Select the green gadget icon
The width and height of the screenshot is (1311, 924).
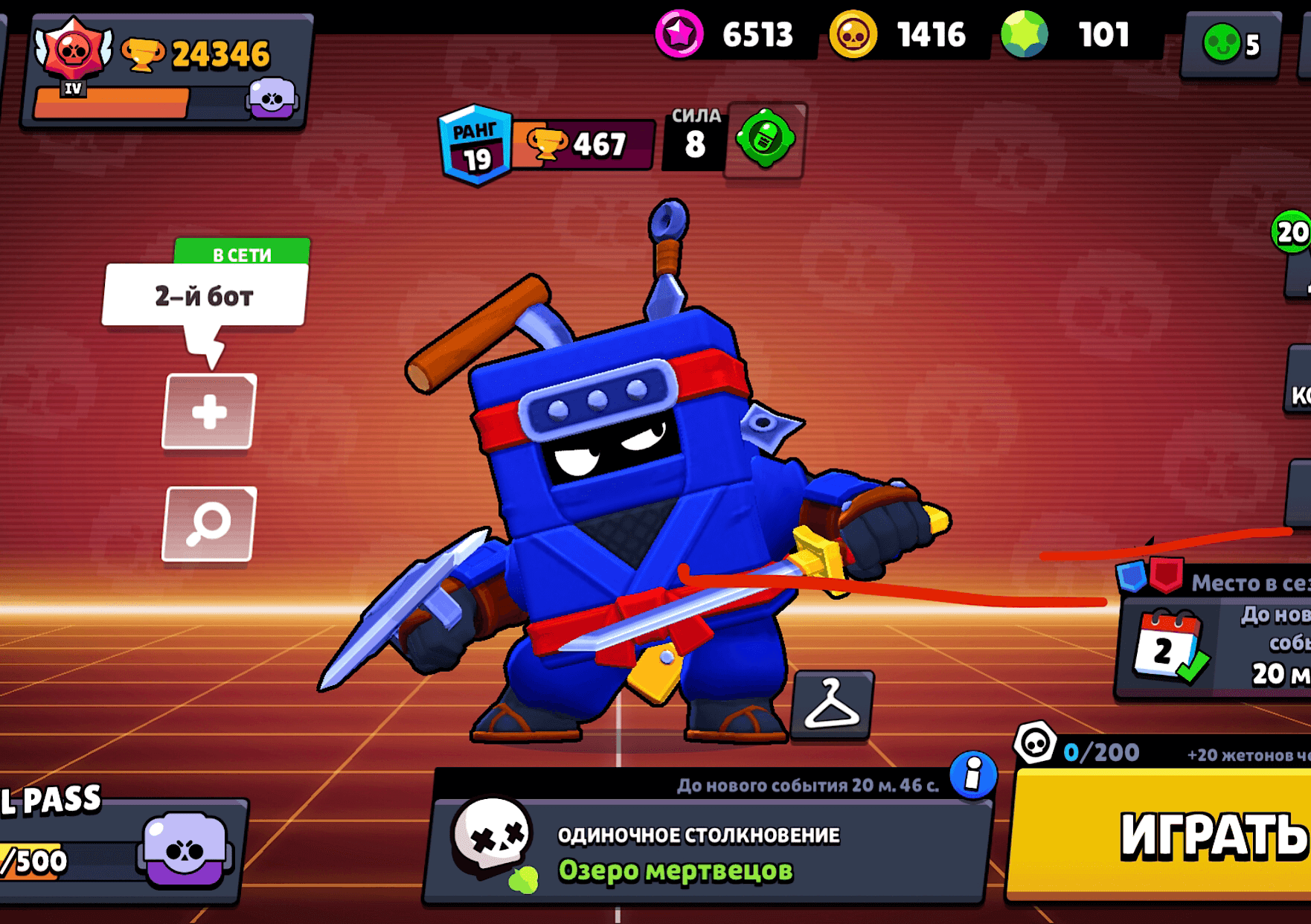click(766, 139)
